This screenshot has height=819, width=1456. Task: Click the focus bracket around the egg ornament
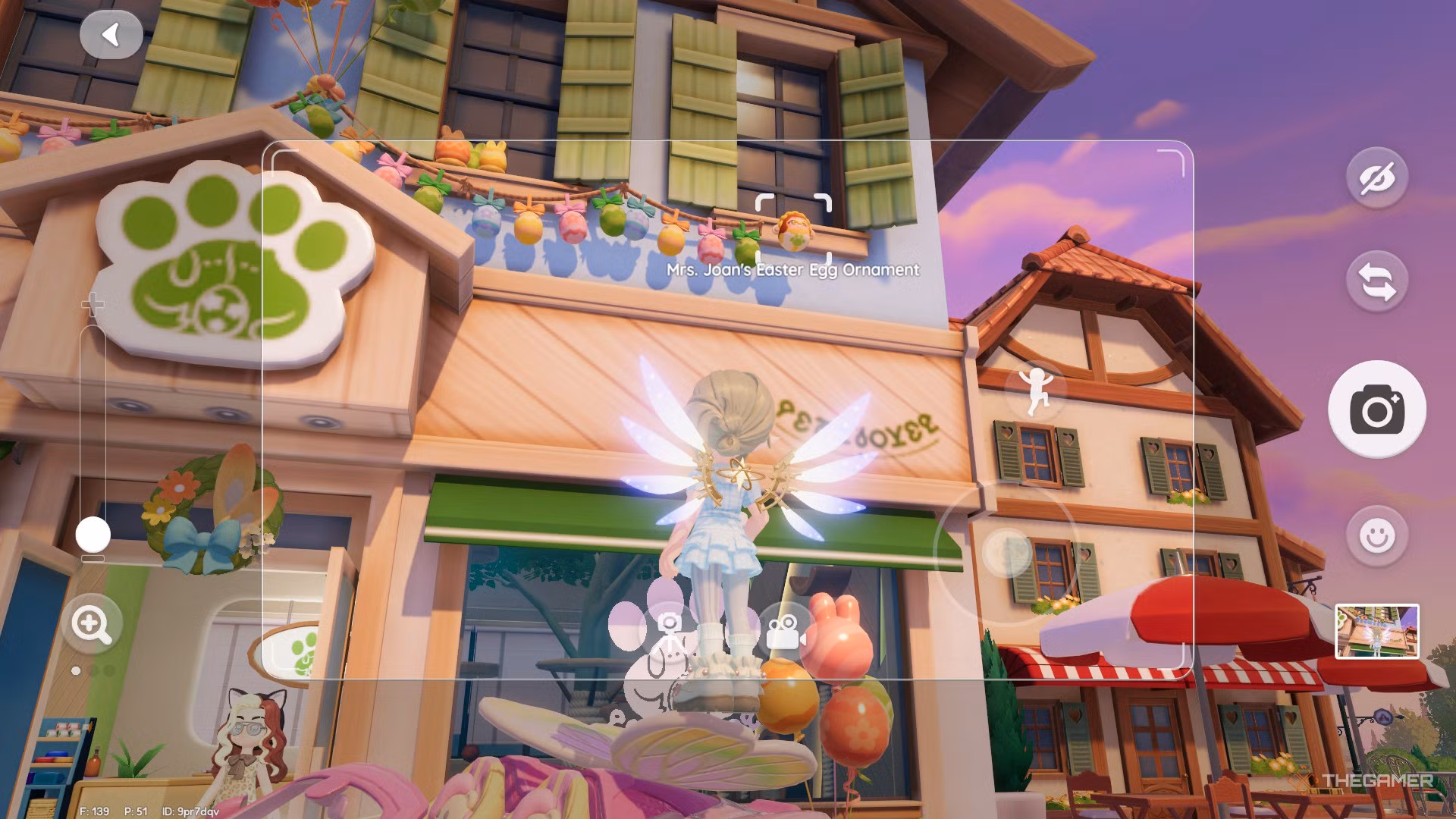[794, 228]
